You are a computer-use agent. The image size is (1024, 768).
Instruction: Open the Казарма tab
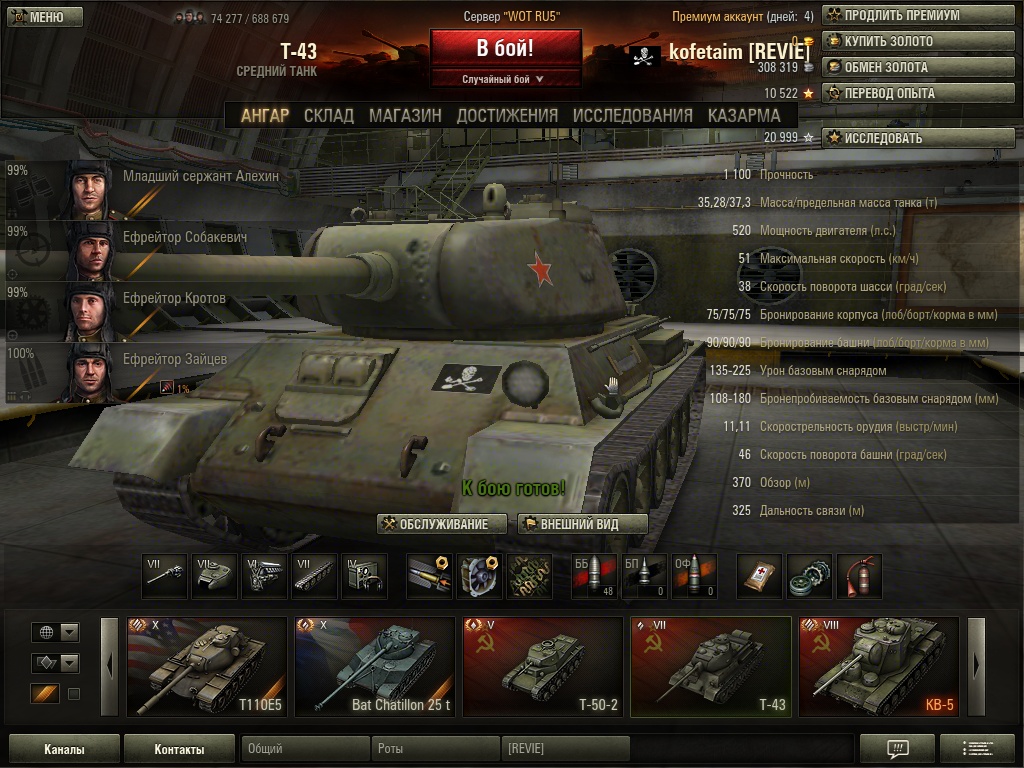(x=744, y=115)
